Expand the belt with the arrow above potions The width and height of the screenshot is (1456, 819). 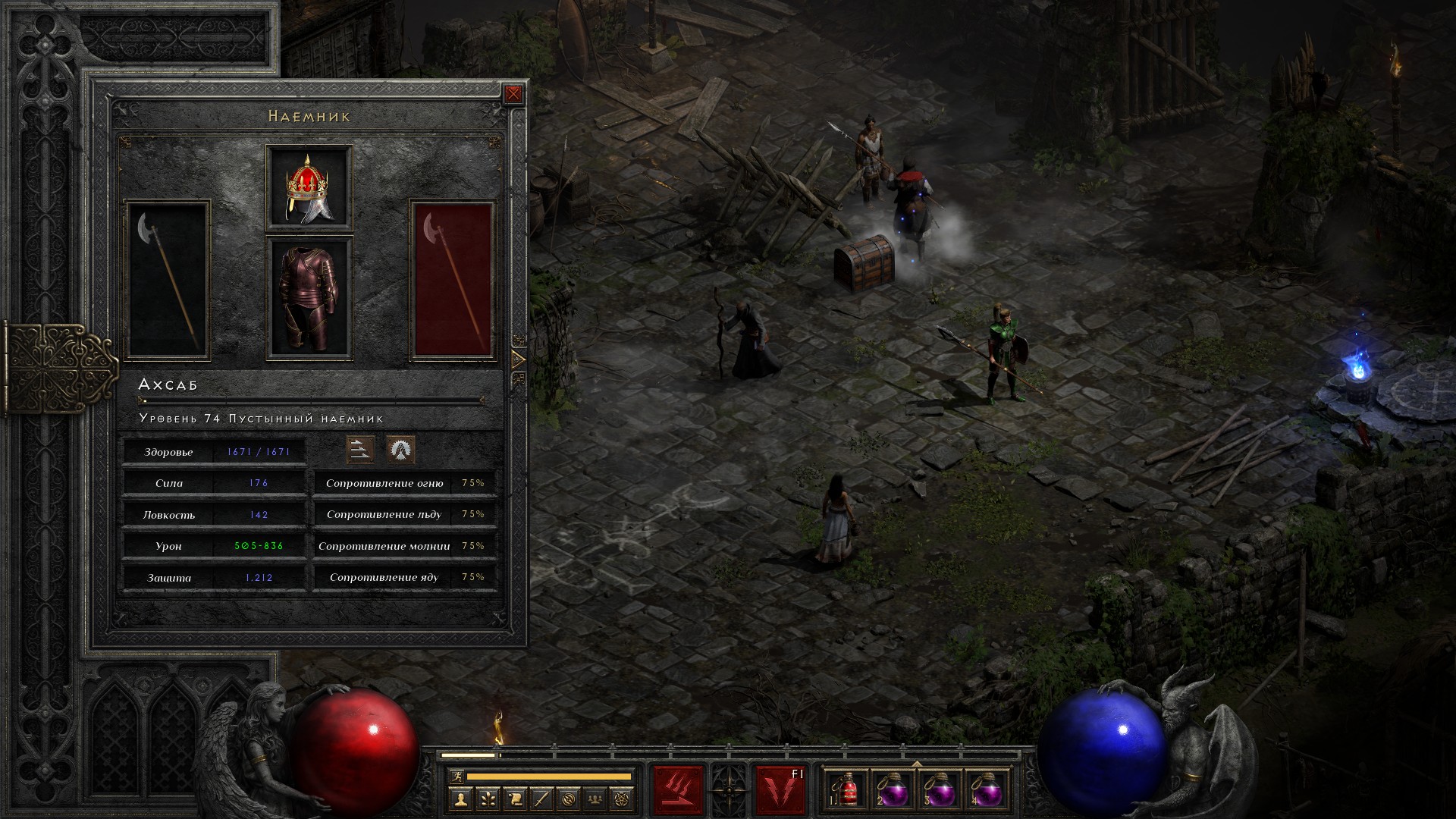point(916,764)
